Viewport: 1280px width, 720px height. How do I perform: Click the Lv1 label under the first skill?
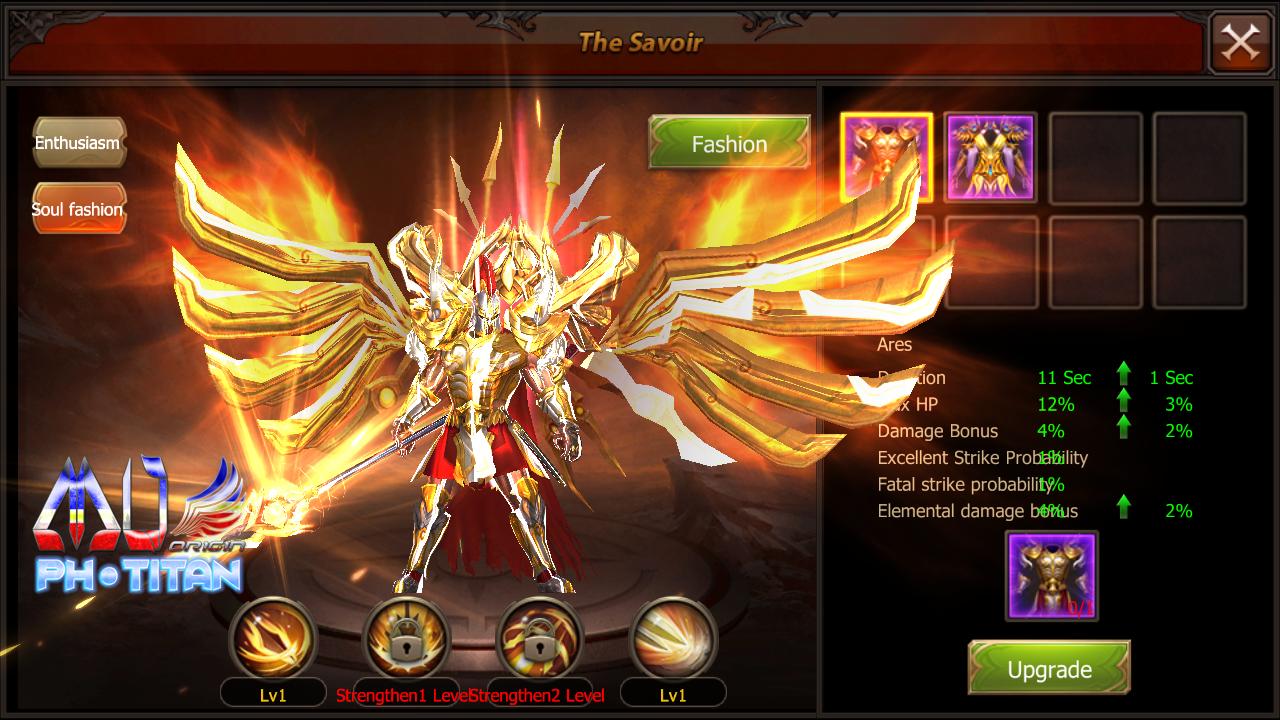272,691
